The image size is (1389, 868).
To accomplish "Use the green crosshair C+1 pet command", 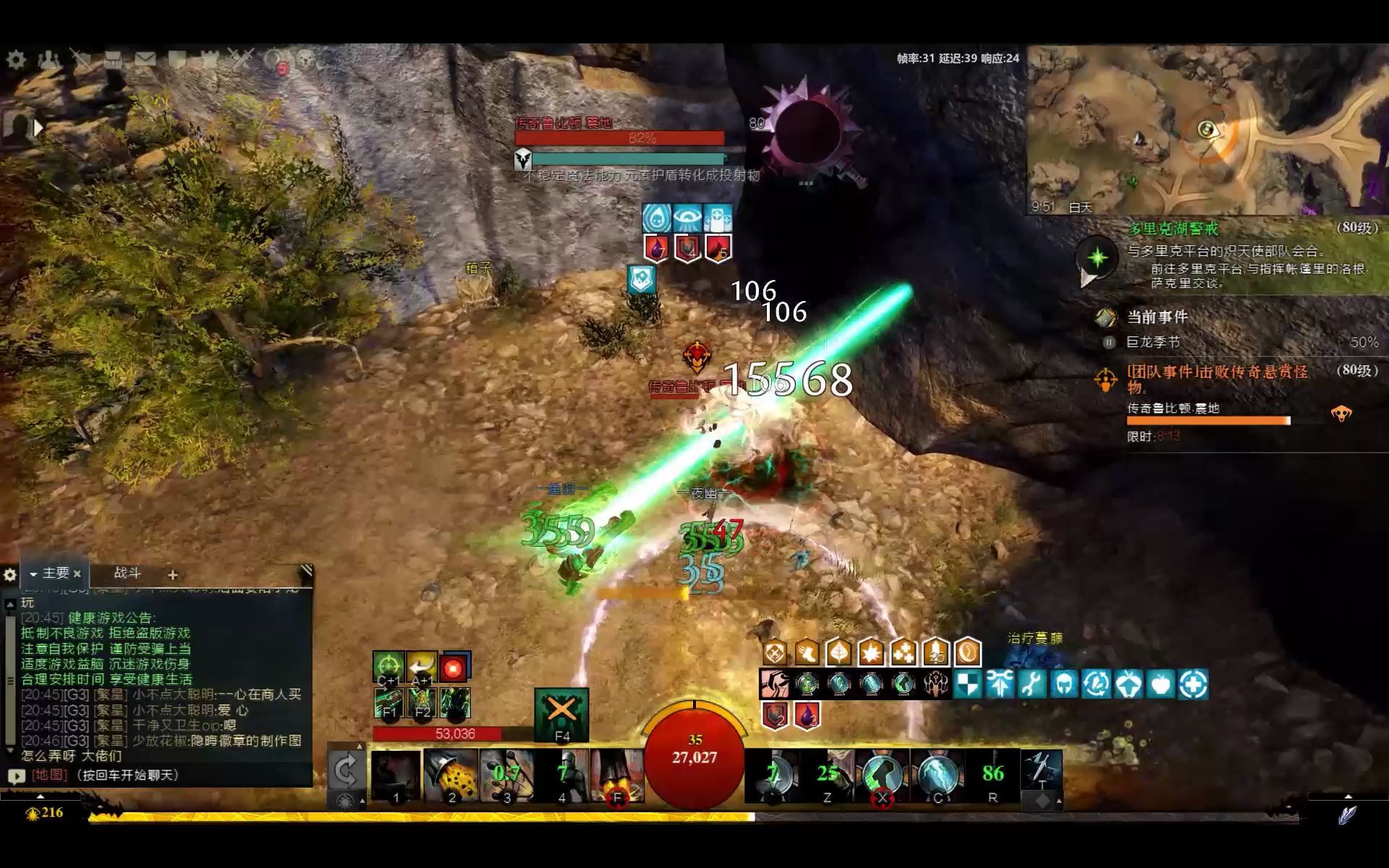I will 388,665.
